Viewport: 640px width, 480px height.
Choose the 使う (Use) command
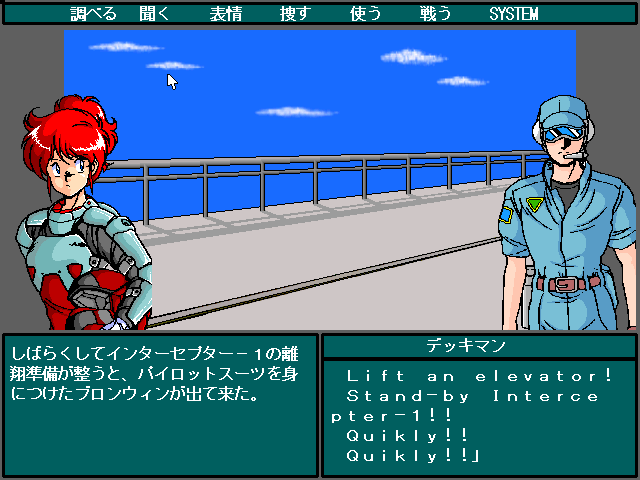coord(365,14)
